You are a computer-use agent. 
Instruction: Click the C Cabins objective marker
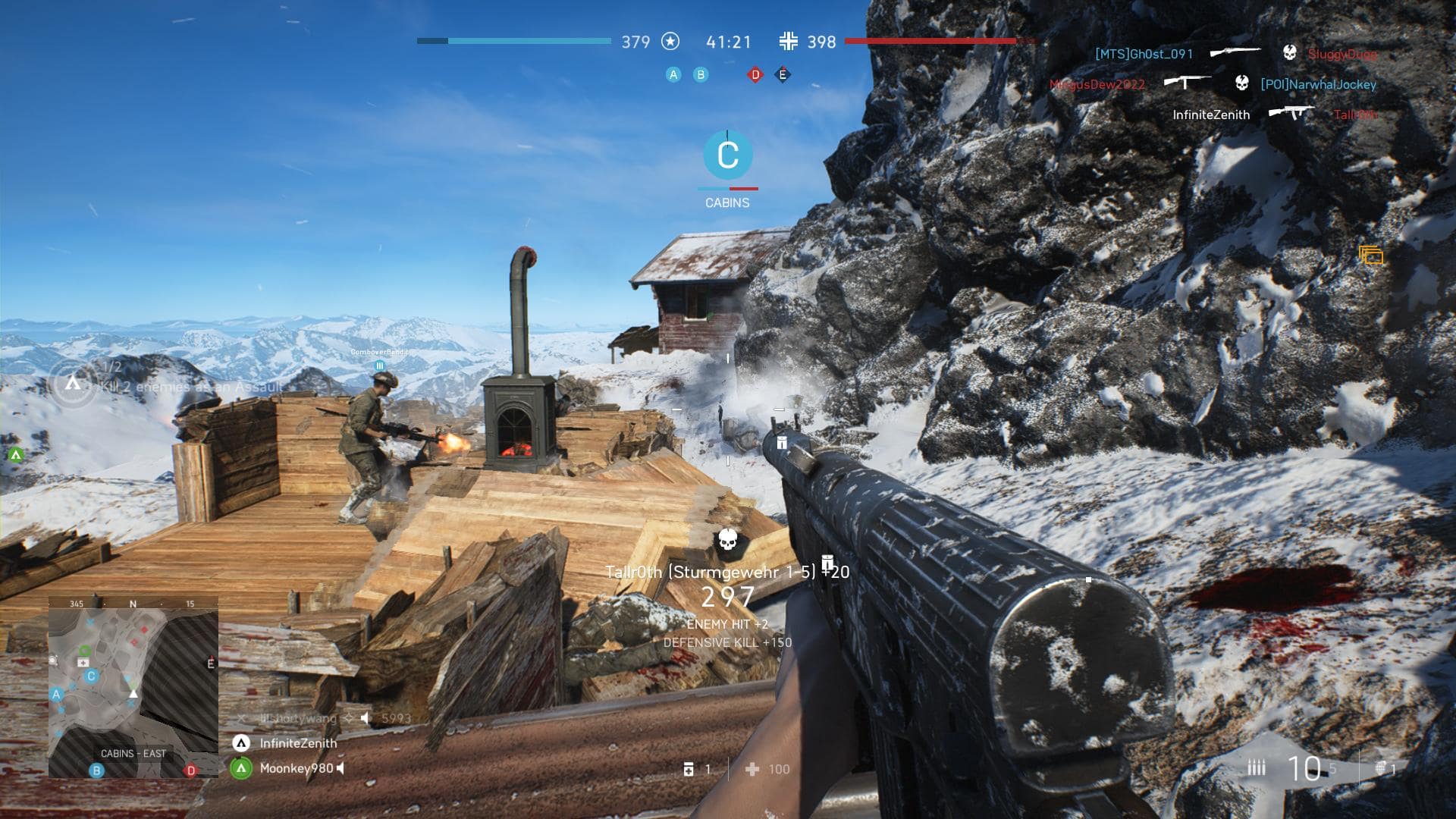[x=728, y=155]
